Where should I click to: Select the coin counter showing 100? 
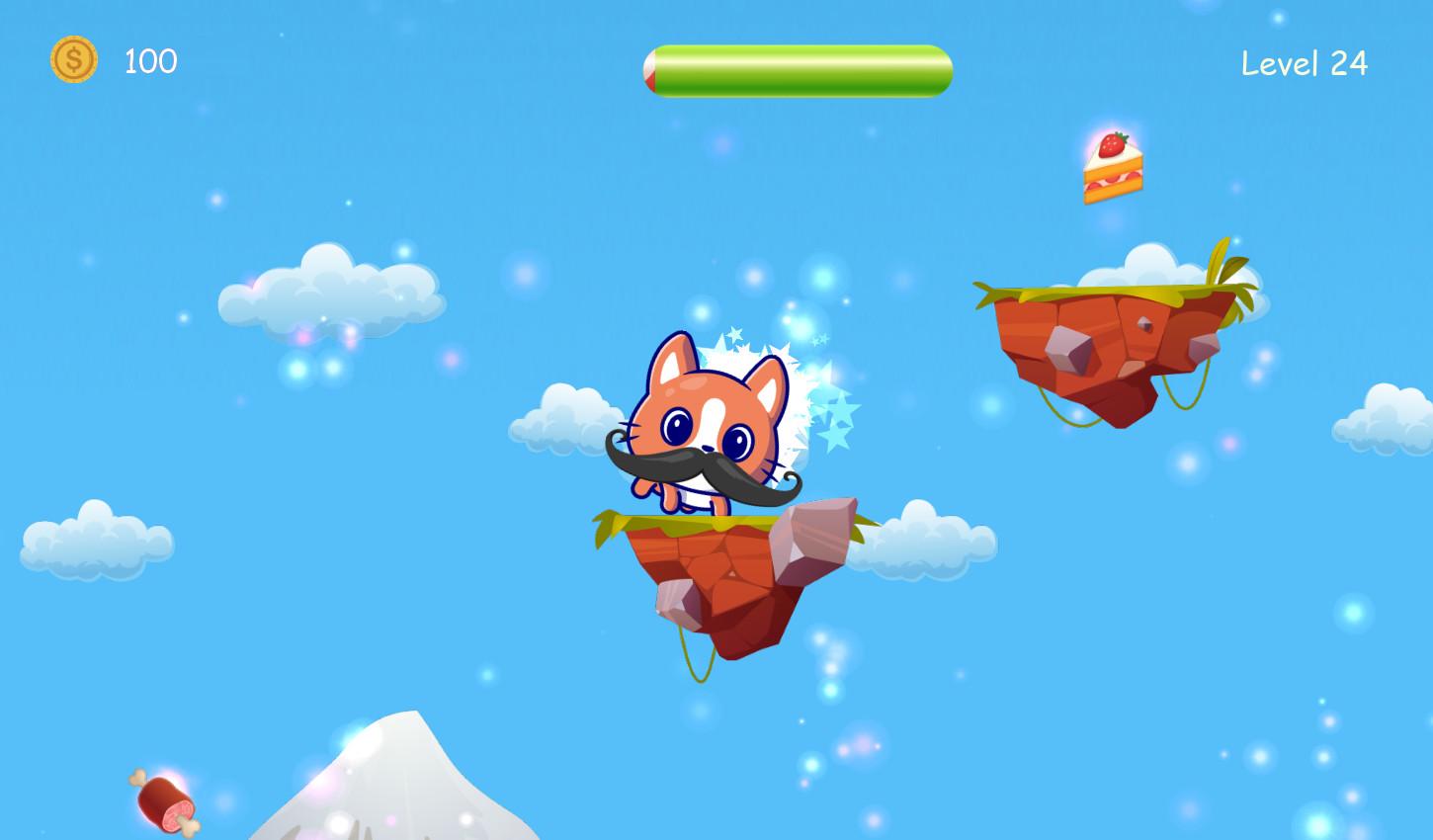click(x=149, y=61)
